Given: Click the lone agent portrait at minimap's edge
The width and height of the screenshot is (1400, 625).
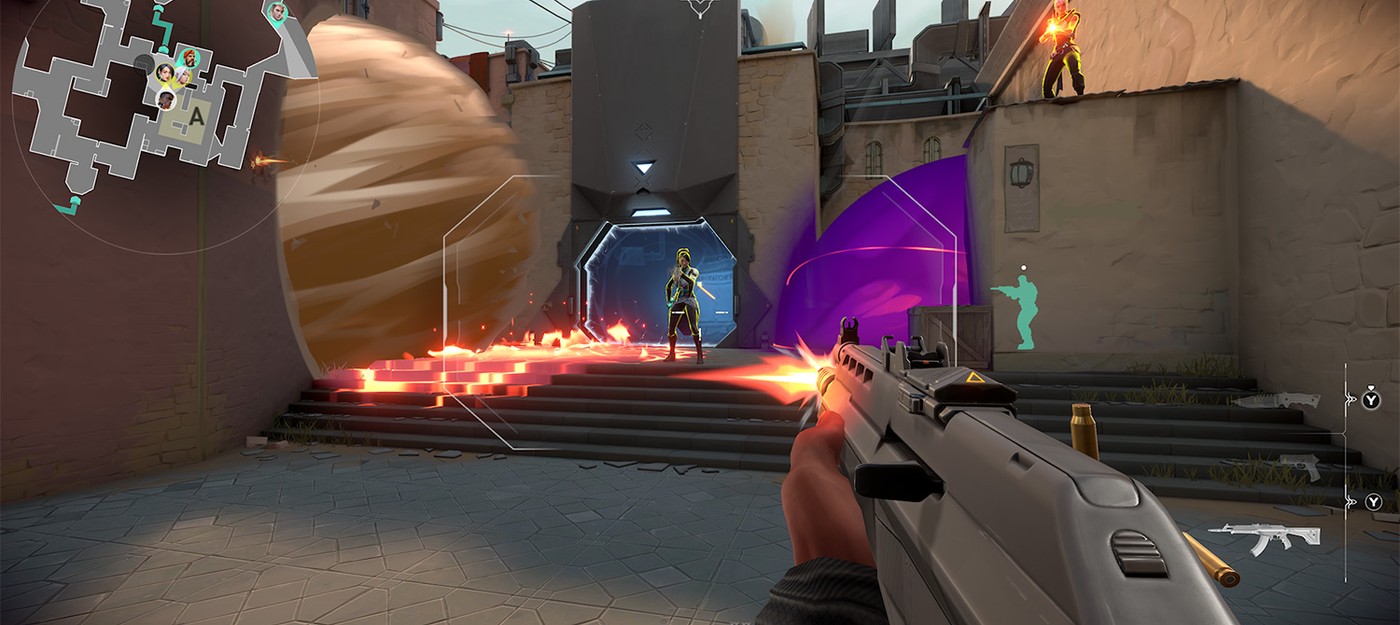Looking at the screenshot, I should (x=278, y=12).
